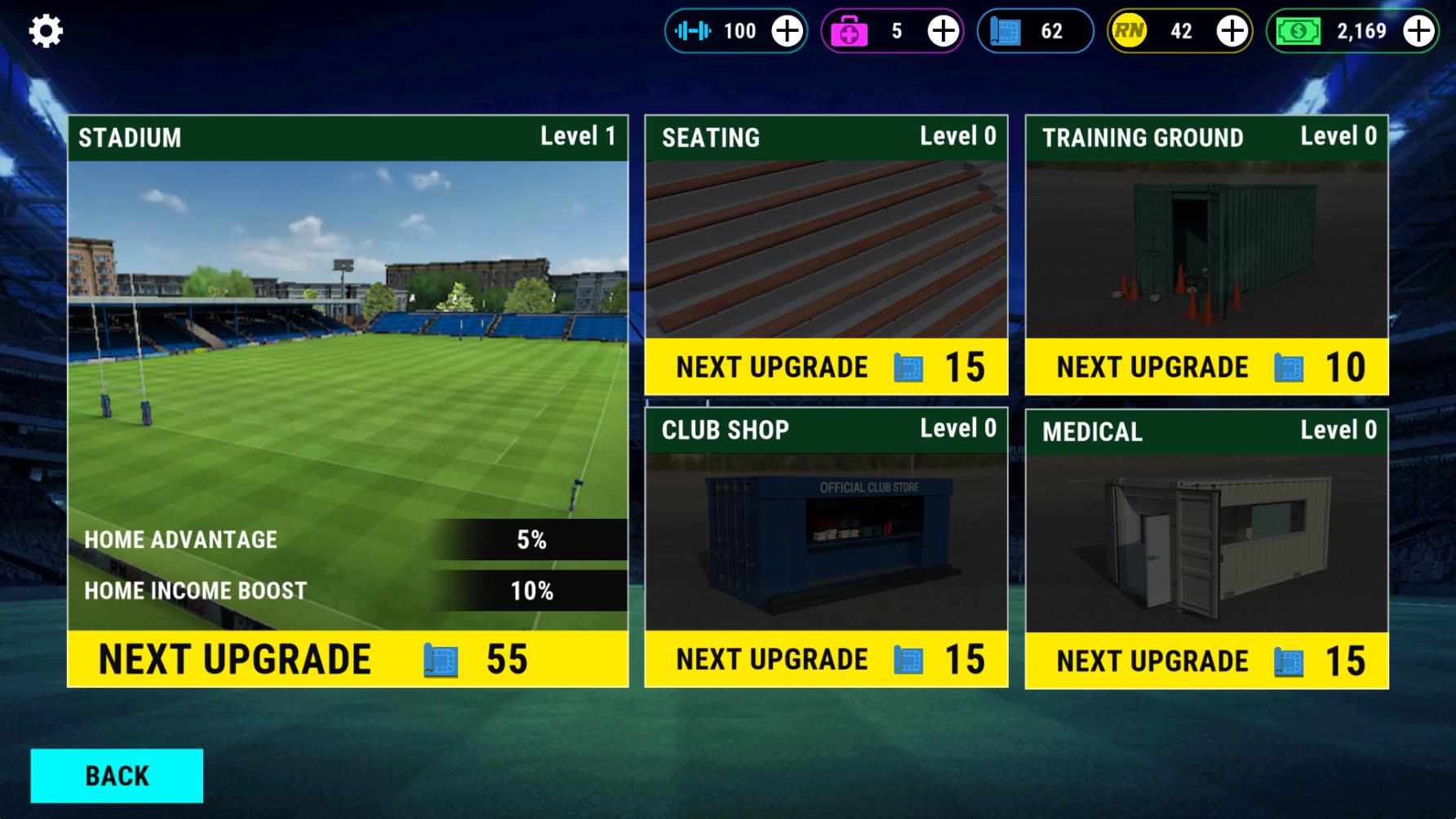Upgrade the Club Shop via Next Upgrade
This screenshot has height=819, width=1456.
(826, 659)
